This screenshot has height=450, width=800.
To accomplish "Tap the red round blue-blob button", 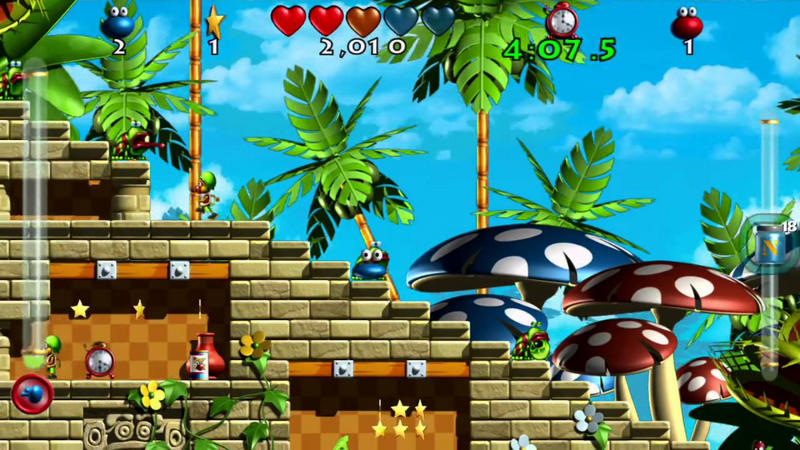I will point(32,393).
